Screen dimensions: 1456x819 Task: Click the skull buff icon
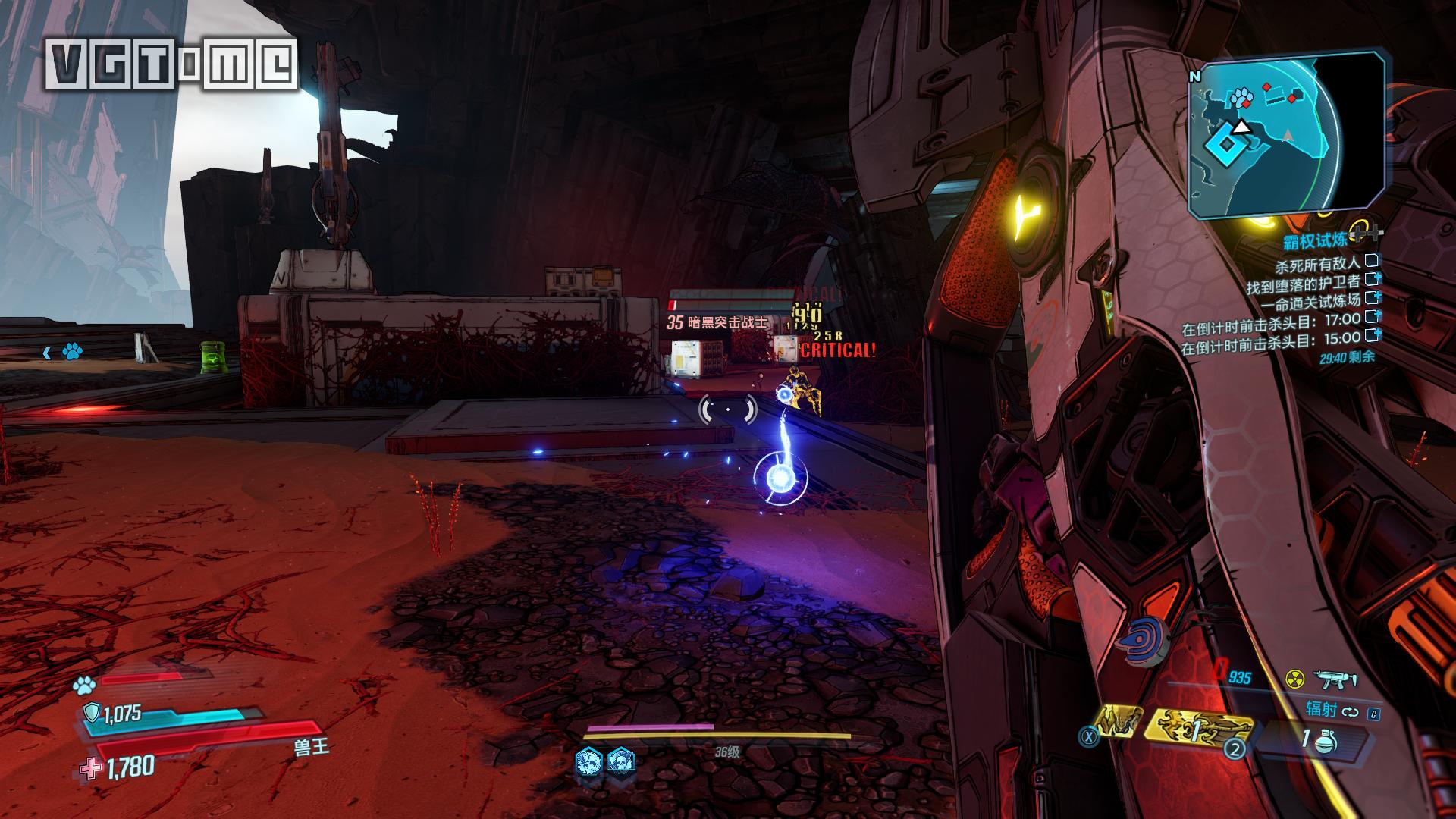coord(620,760)
